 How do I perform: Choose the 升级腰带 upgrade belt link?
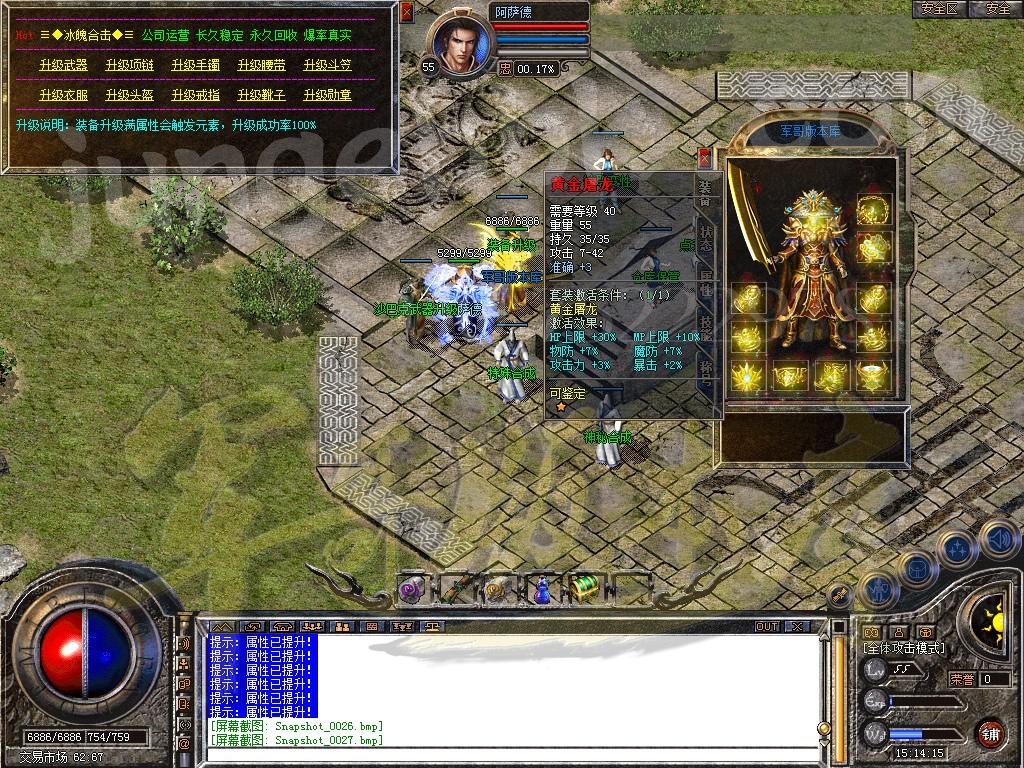(261, 65)
